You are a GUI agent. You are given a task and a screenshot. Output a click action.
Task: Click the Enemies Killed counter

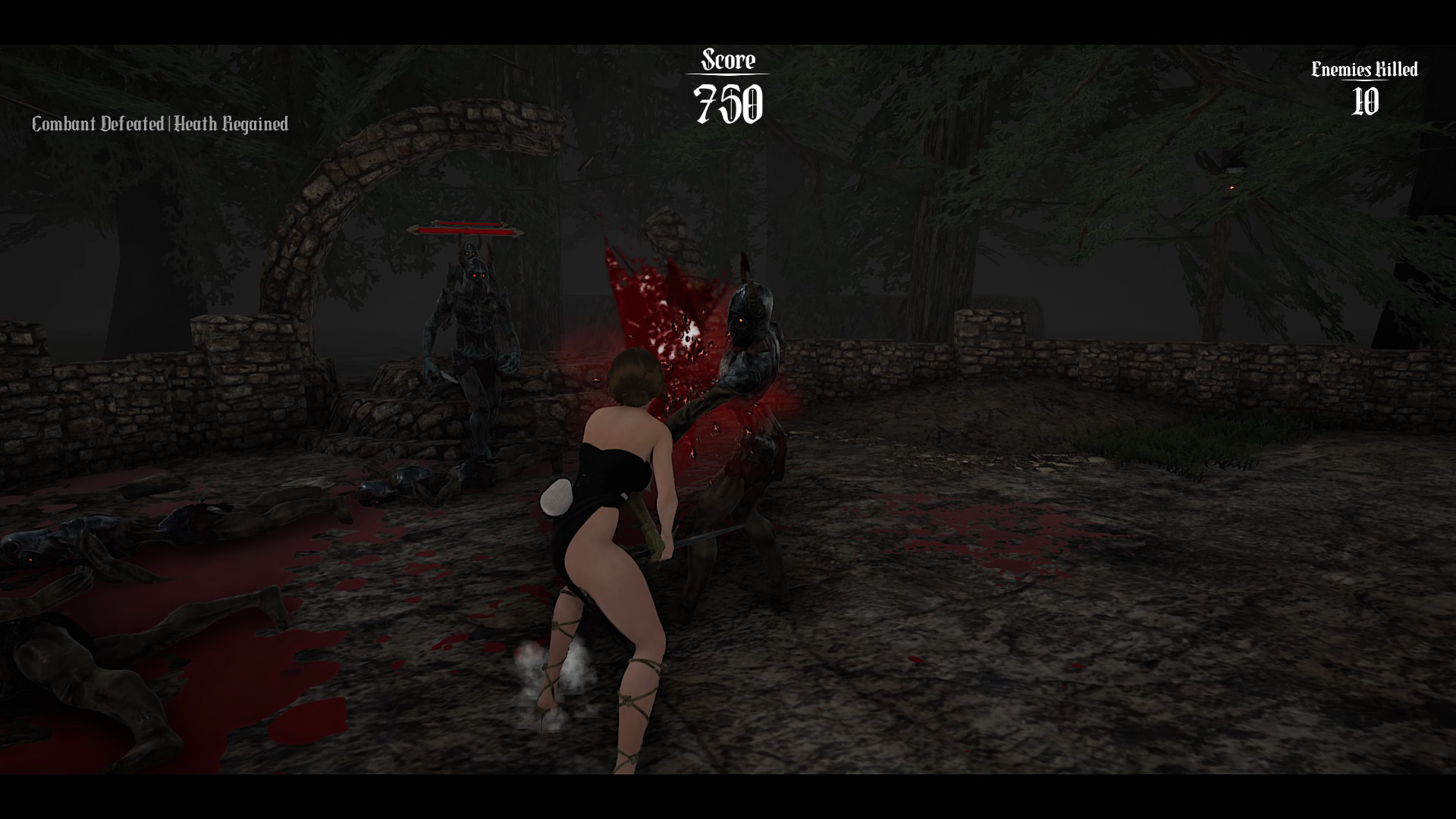[1363, 71]
